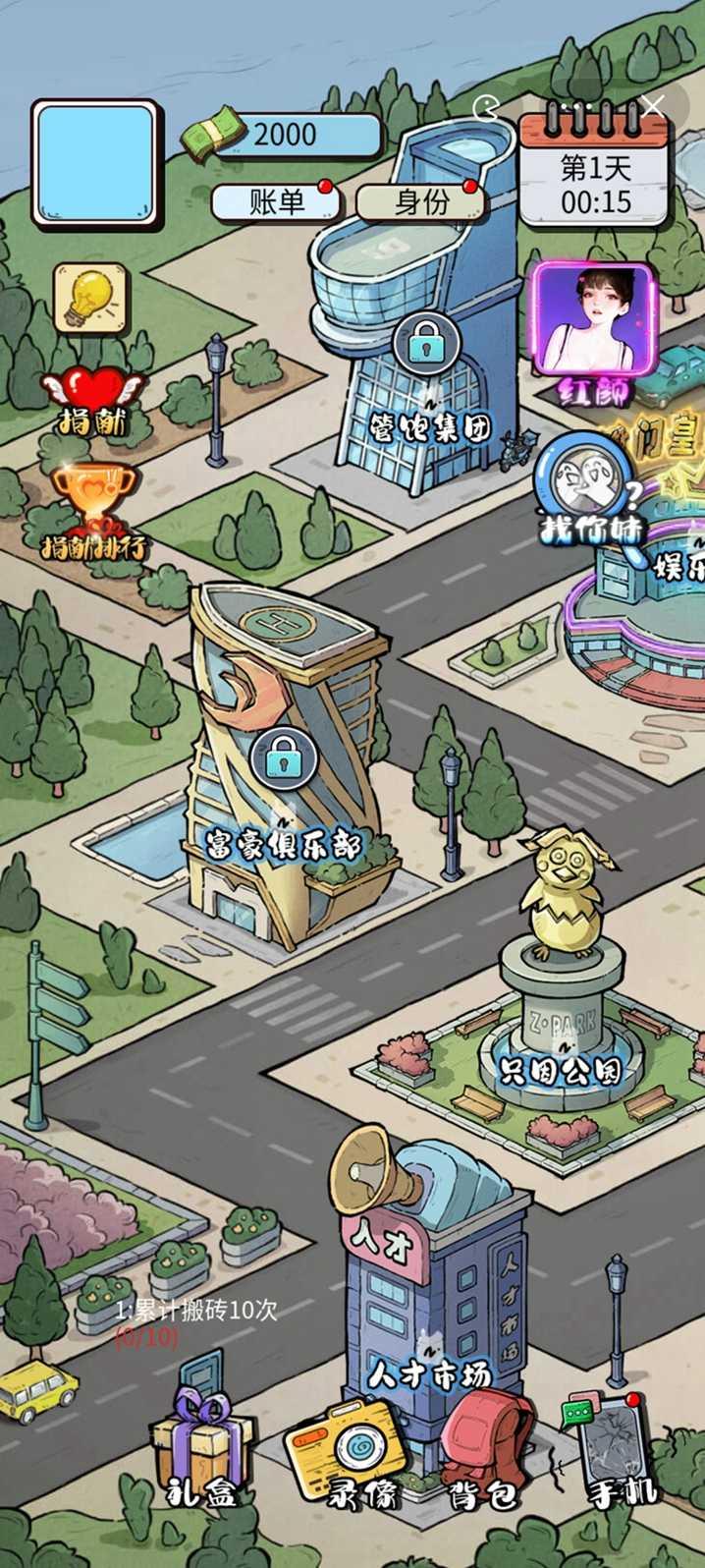Open the 账单 (bills) panel
Image resolution: width=705 pixels, height=1568 pixels.
click(x=276, y=202)
